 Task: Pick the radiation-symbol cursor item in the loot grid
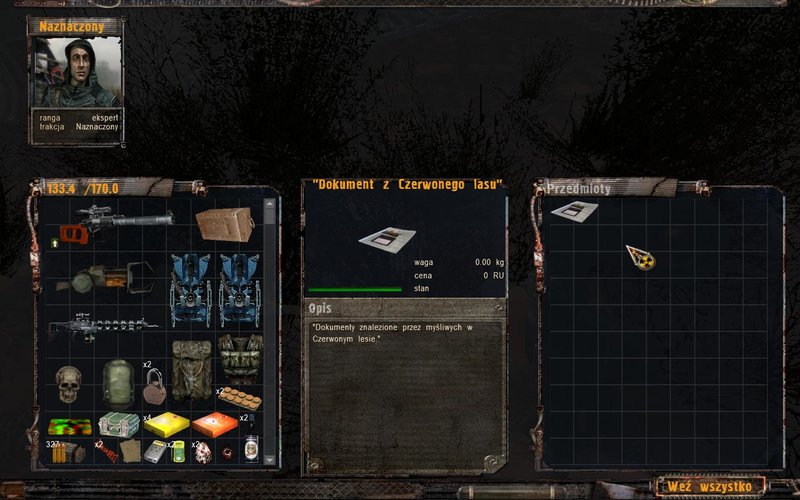pyautogui.click(x=640, y=257)
